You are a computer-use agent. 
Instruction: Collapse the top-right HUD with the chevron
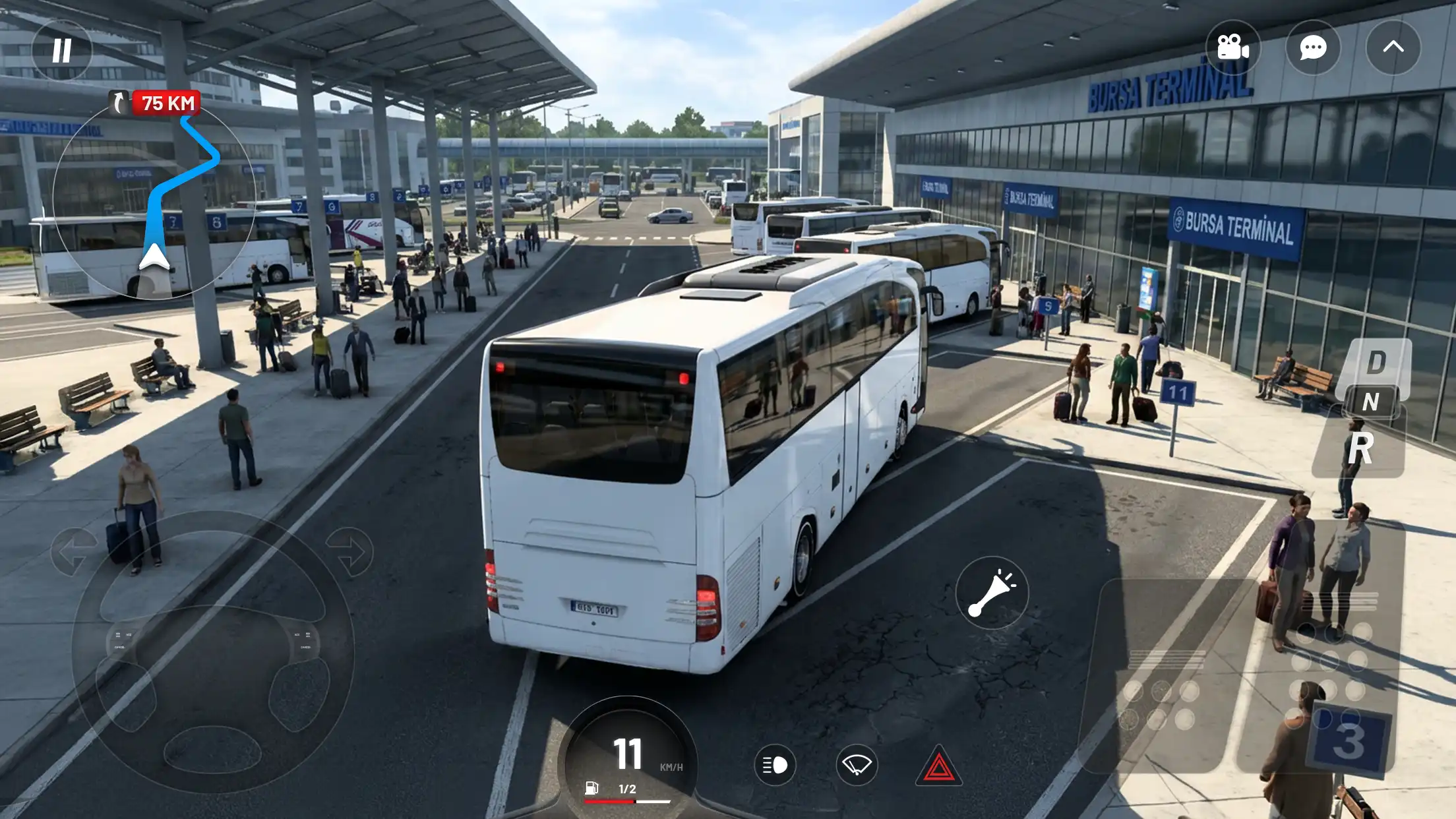click(x=1393, y=47)
